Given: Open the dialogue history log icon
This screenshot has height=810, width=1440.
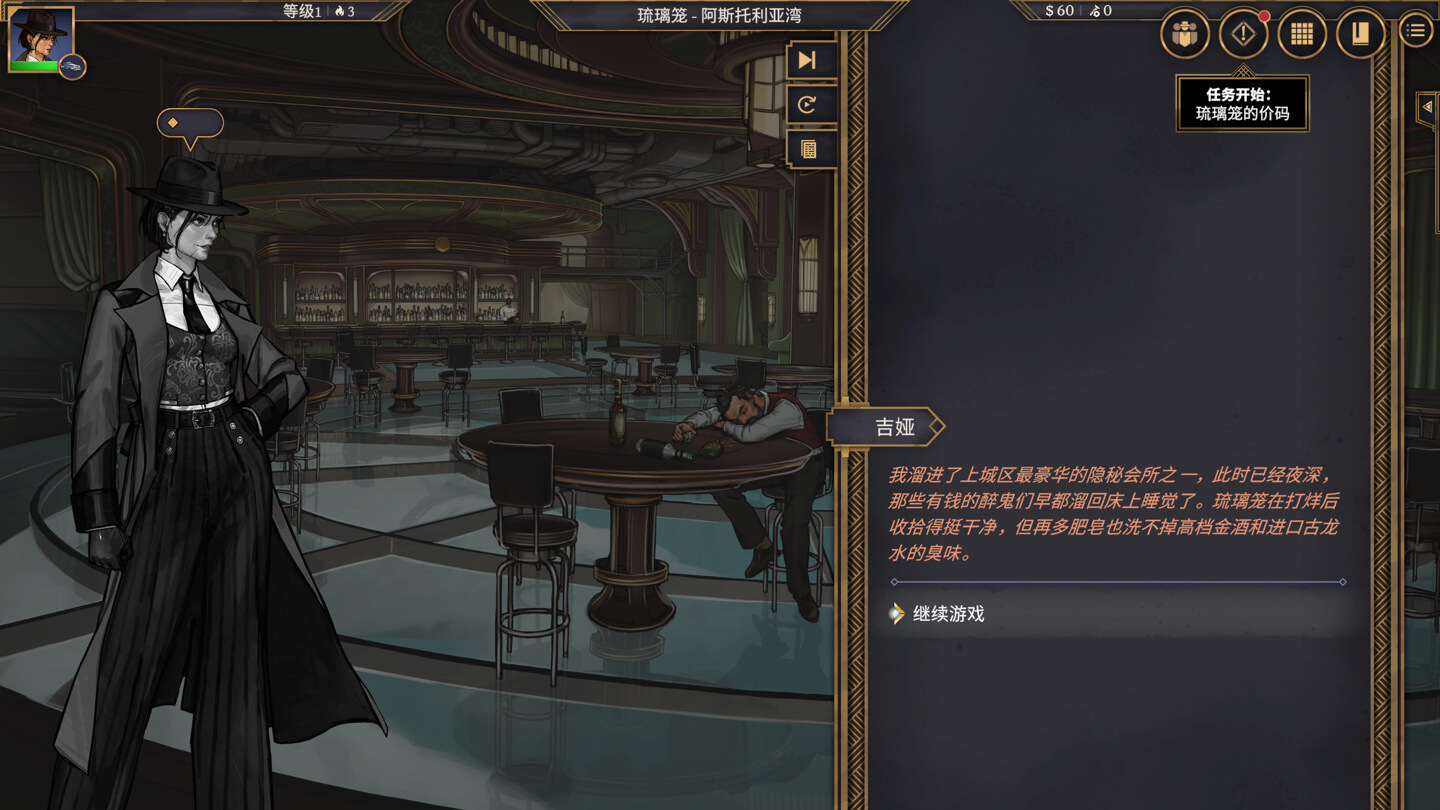Looking at the screenshot, I should (x=811, y=149).
